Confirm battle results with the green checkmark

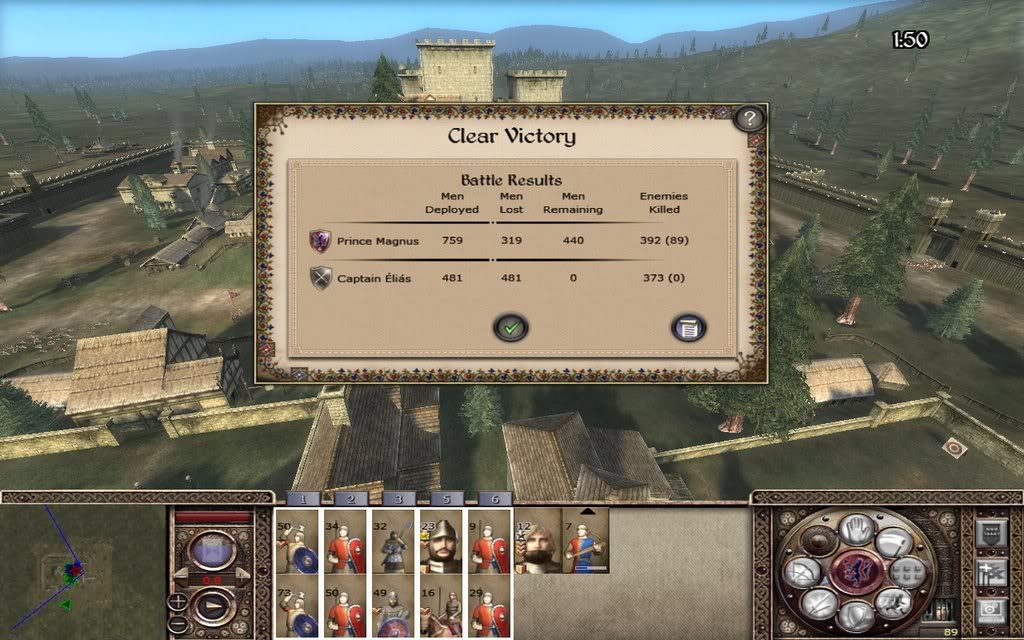click(x=511, y=327)
